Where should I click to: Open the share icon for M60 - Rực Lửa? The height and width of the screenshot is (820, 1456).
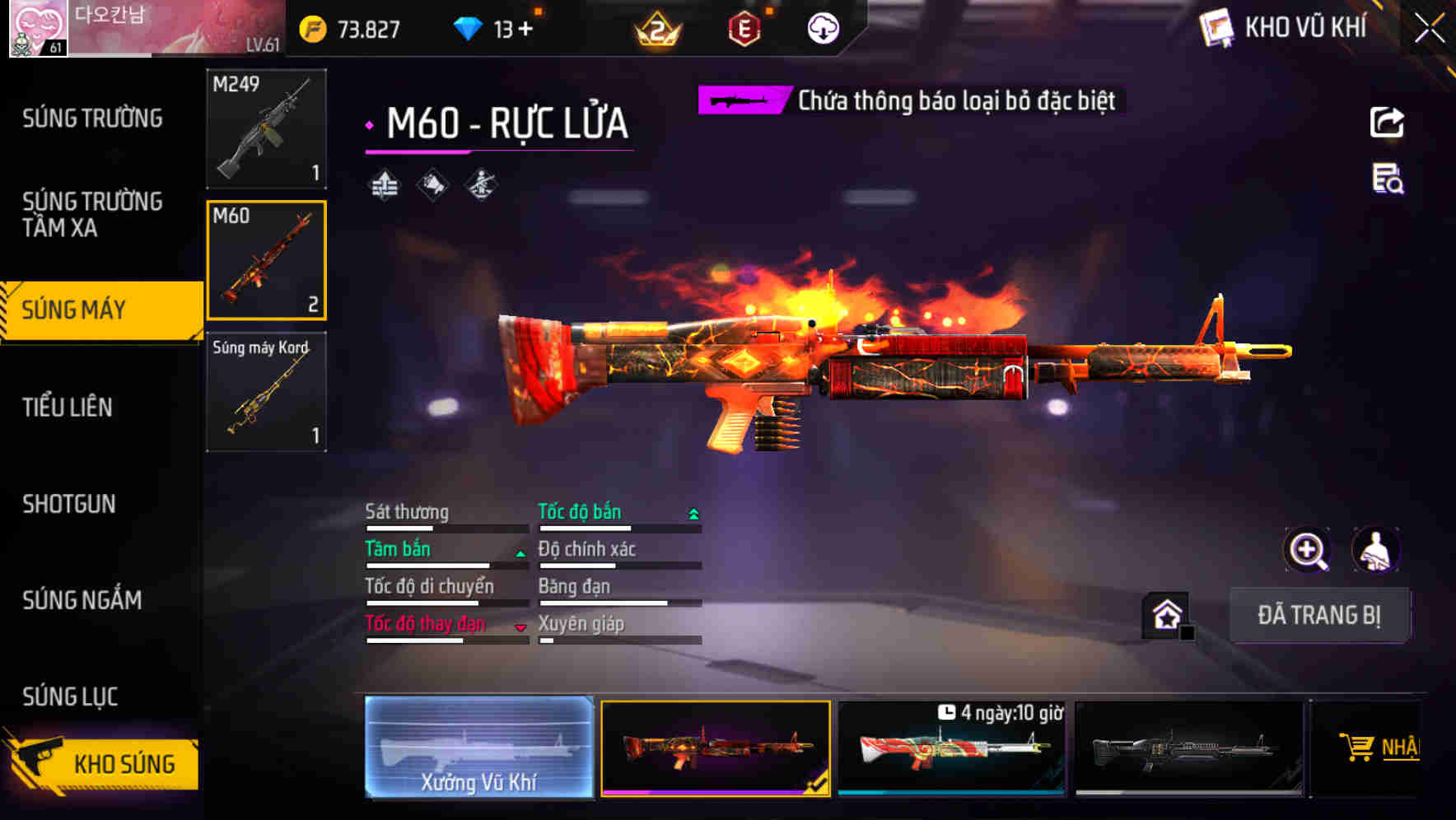click(x=1388, y=122)
